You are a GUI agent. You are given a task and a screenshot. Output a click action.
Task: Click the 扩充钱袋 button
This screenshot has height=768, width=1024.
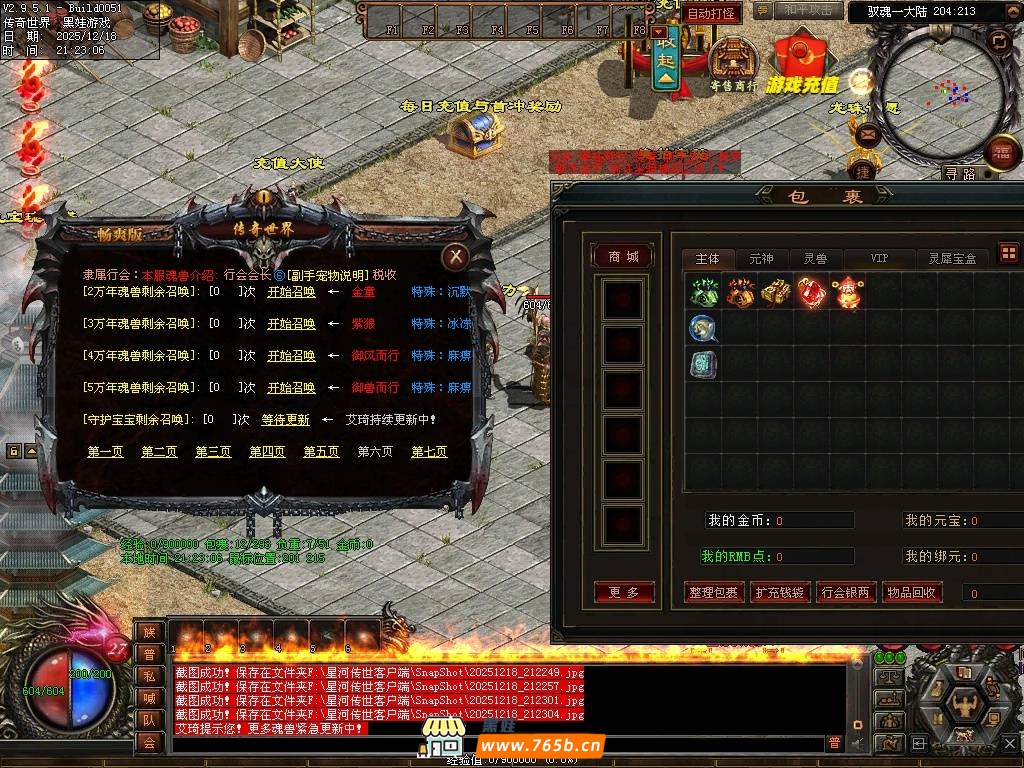pos(779,593)
